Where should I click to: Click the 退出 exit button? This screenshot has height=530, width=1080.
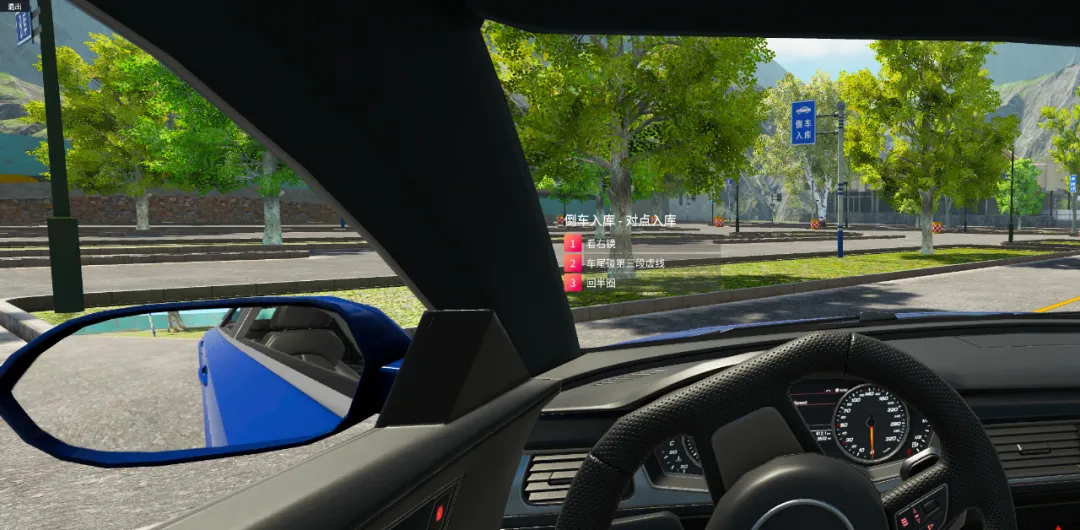coord(13,6)
